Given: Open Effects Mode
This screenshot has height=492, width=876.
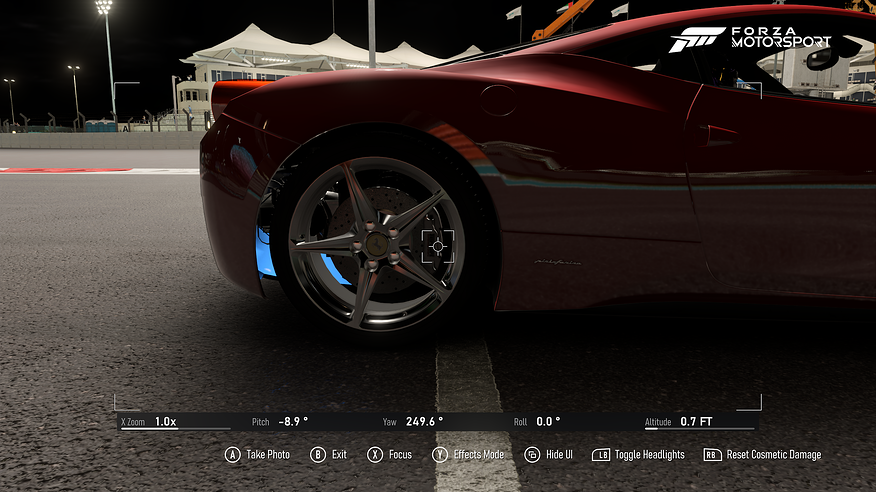Looking at the screenshot, I should point(468,455).
